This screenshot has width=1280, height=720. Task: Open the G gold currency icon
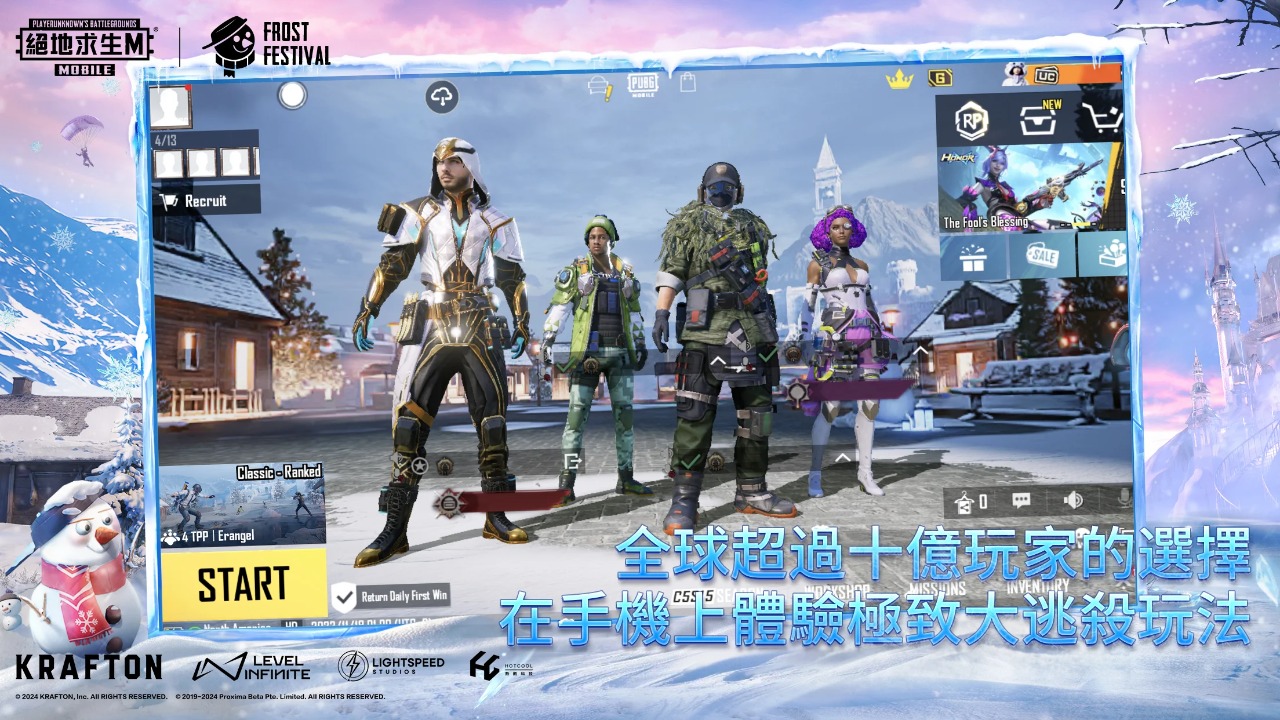point(939,78)
